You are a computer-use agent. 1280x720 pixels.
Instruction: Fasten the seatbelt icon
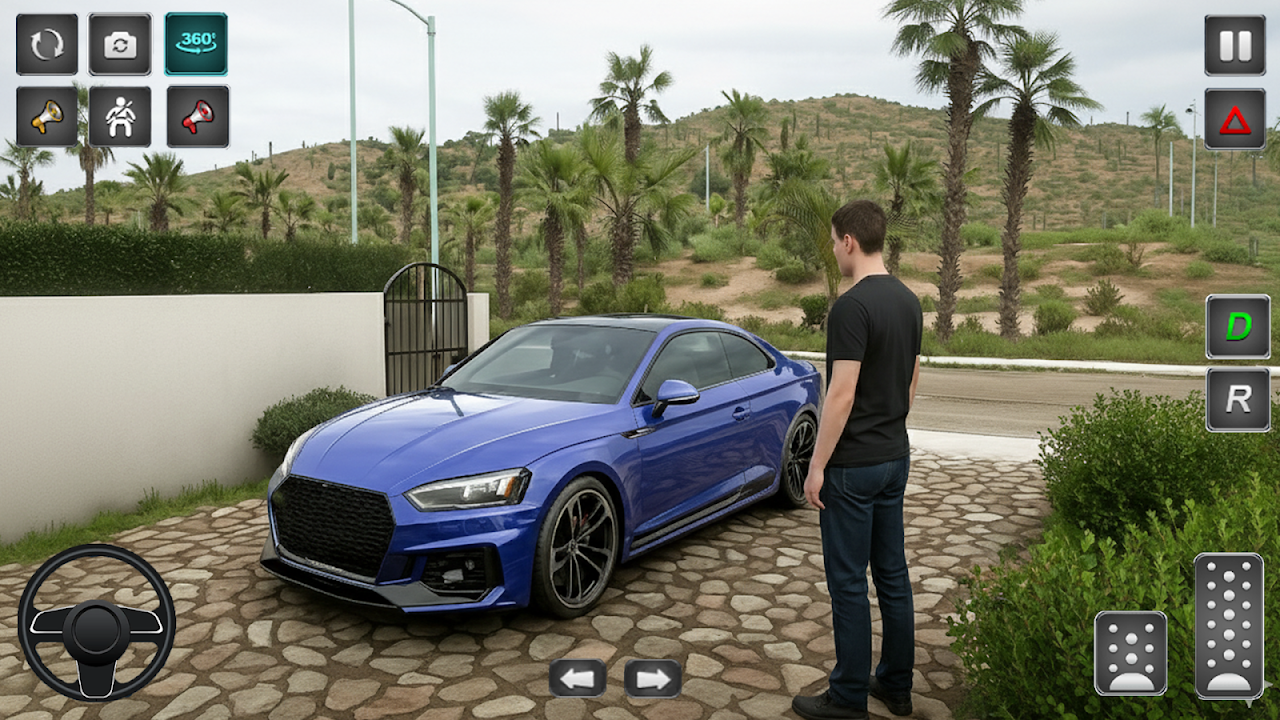pos(120,117)
